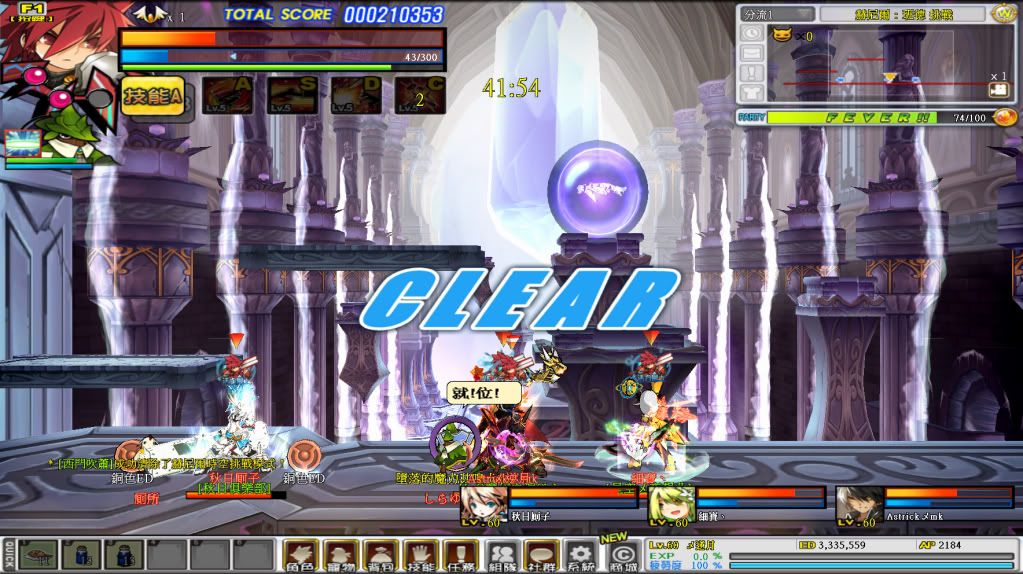Toggle the 技能A skill set button
1023x574 pixels.
point(152,95)
